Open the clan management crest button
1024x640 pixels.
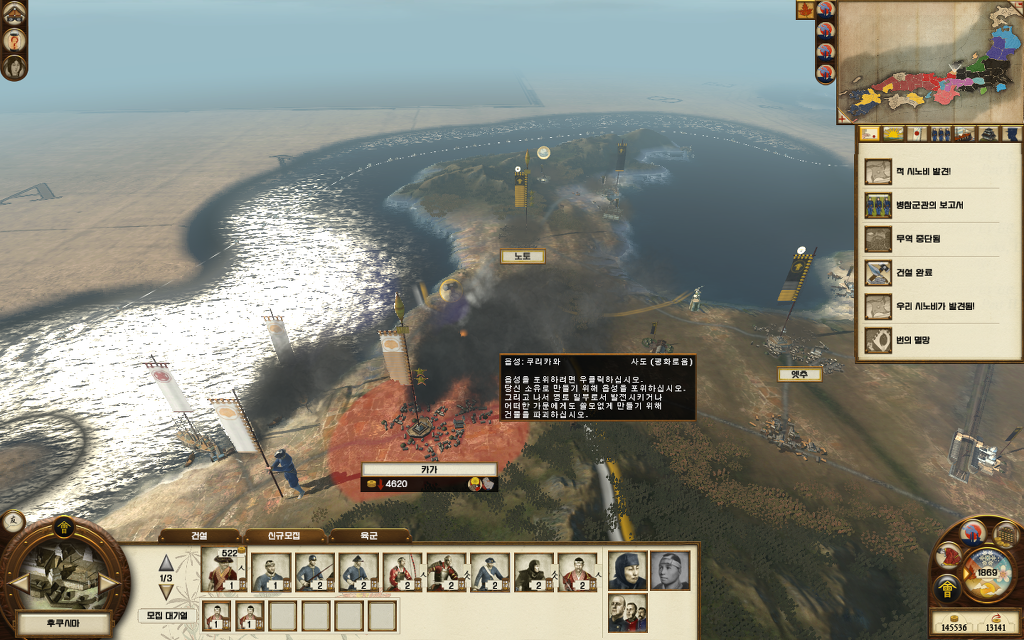[947, 589]
